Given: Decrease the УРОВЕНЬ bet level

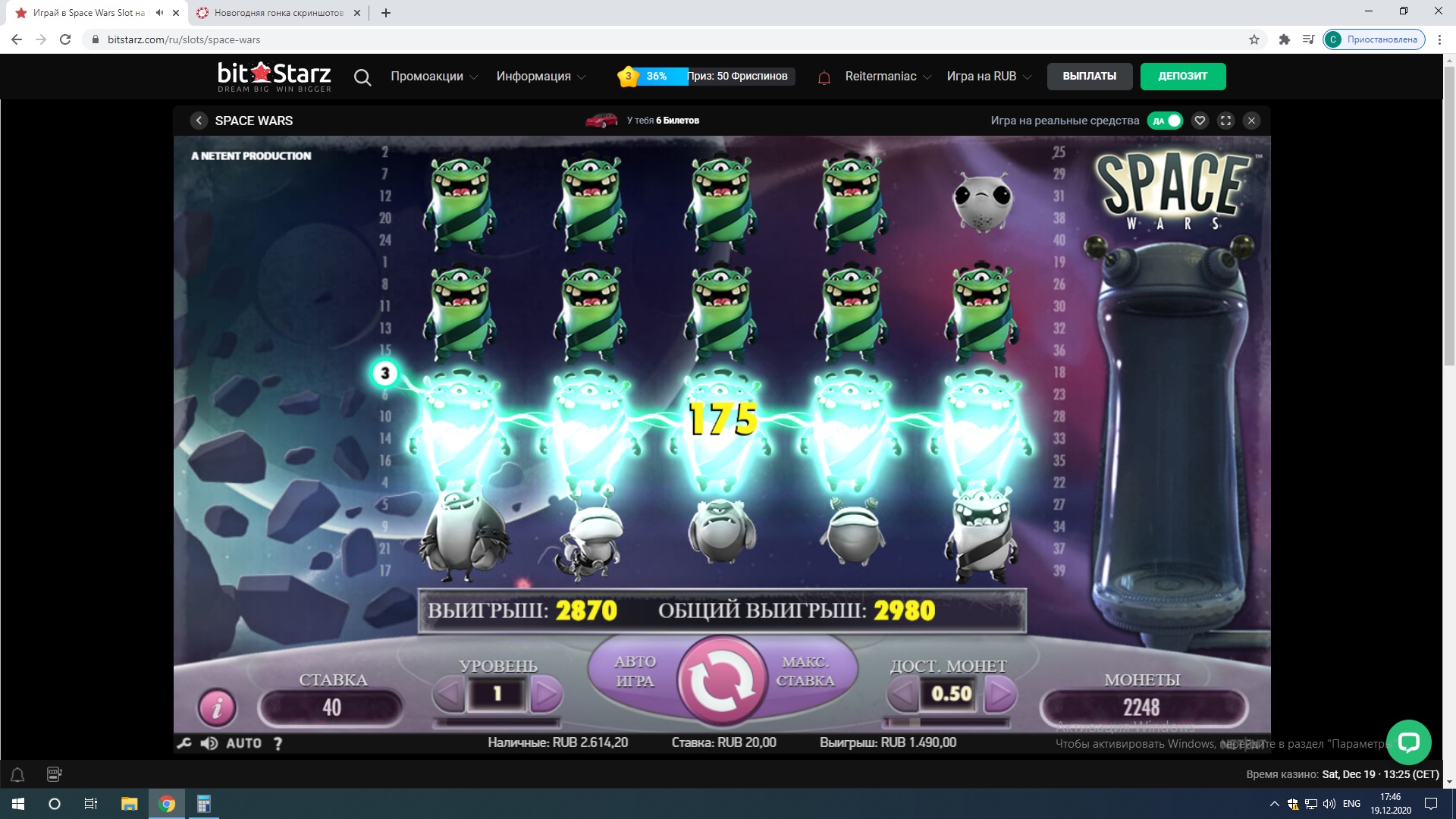Looking at the screenshot, I should (449, 693).
